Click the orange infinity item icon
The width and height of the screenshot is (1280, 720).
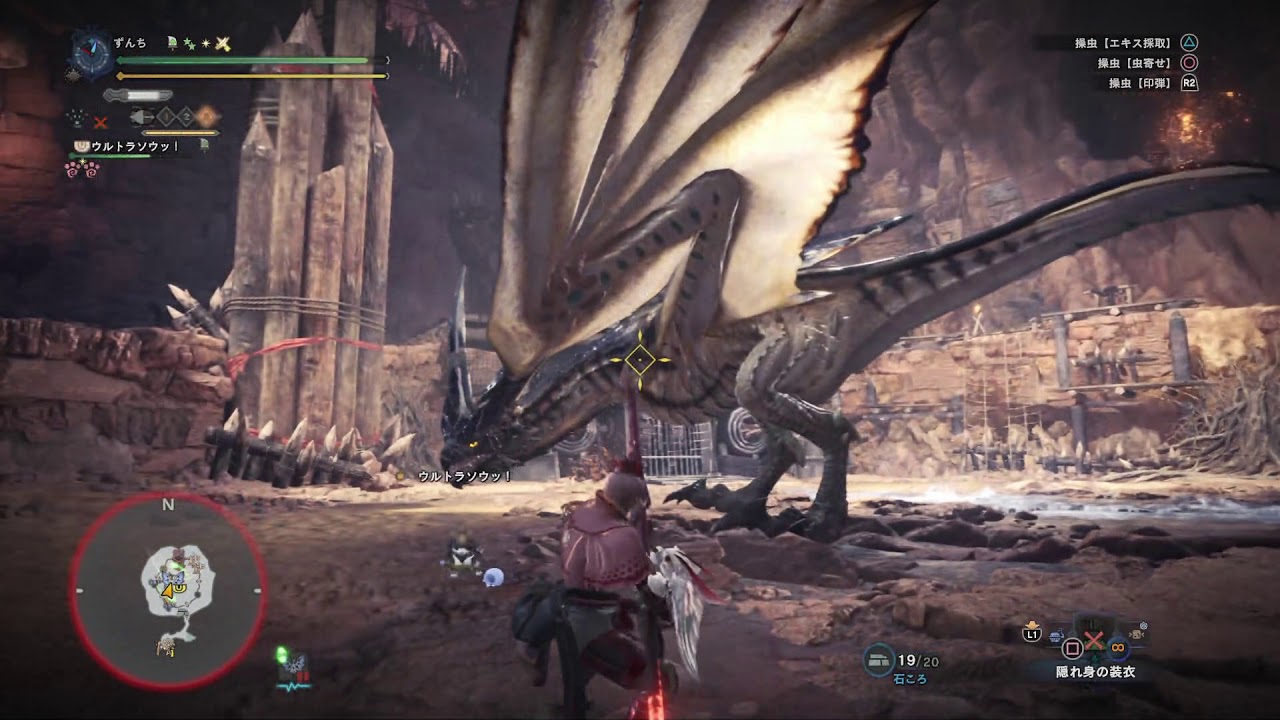[x=1118, y=648]
